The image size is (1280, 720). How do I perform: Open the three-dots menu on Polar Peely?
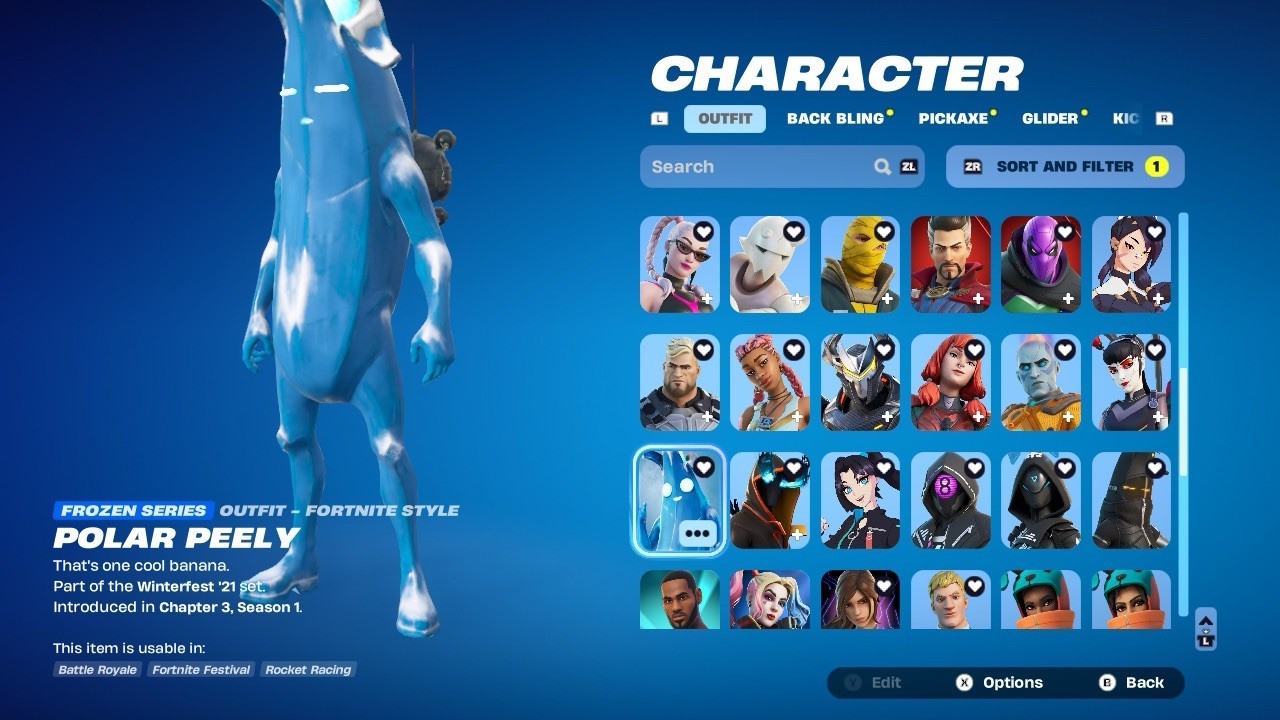coord(697,534)
